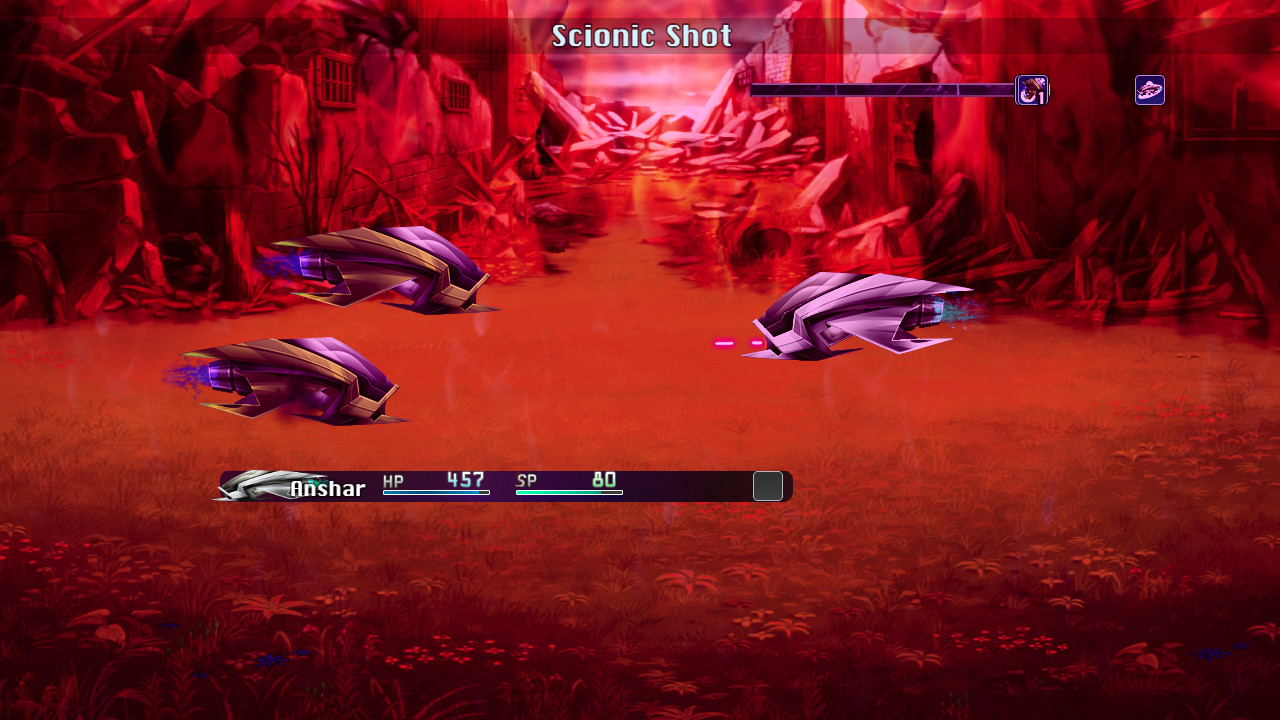
Task: Click the Anshar ship icon near top right
Action: point(1149,90)
